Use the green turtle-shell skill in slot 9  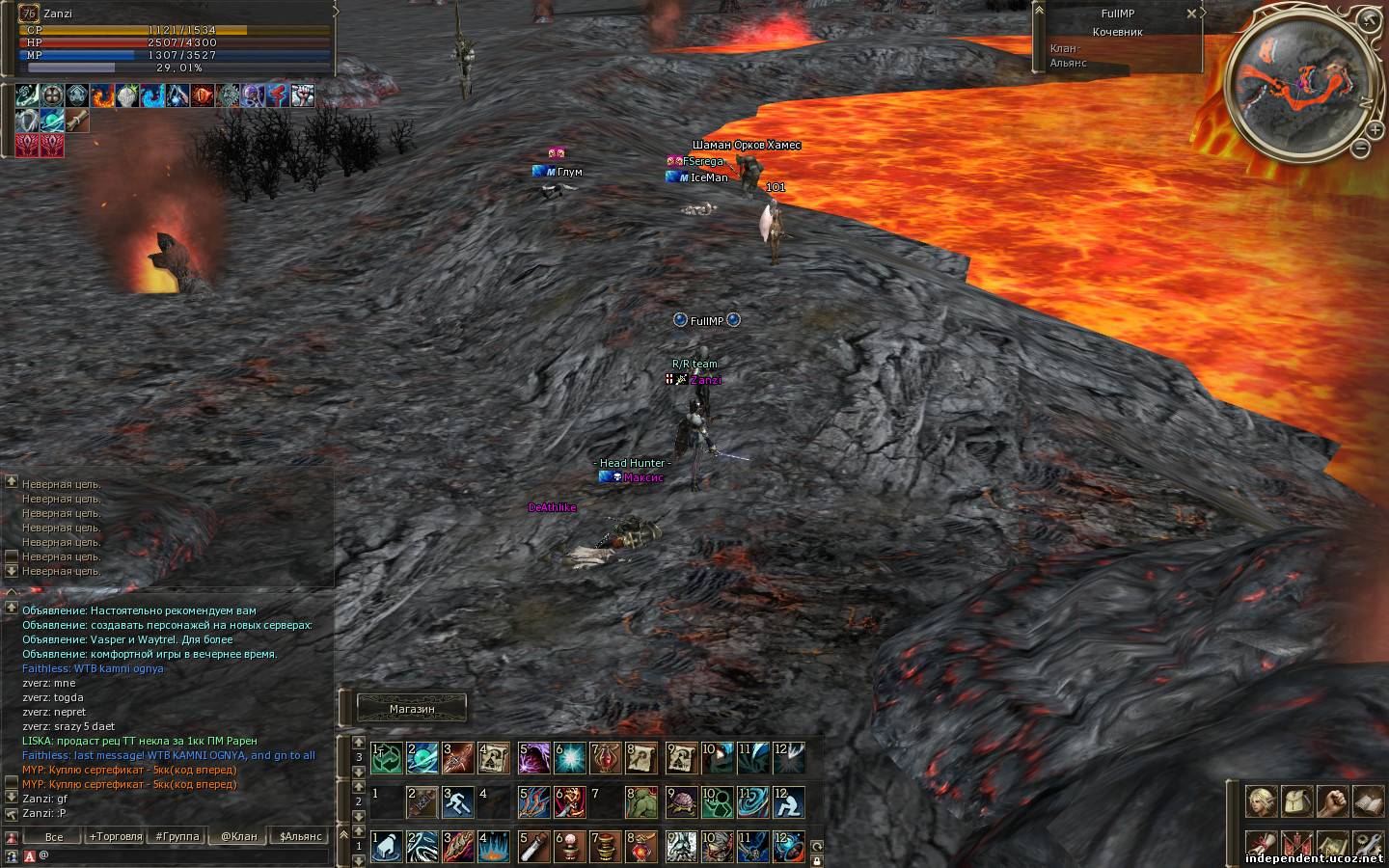681,801
